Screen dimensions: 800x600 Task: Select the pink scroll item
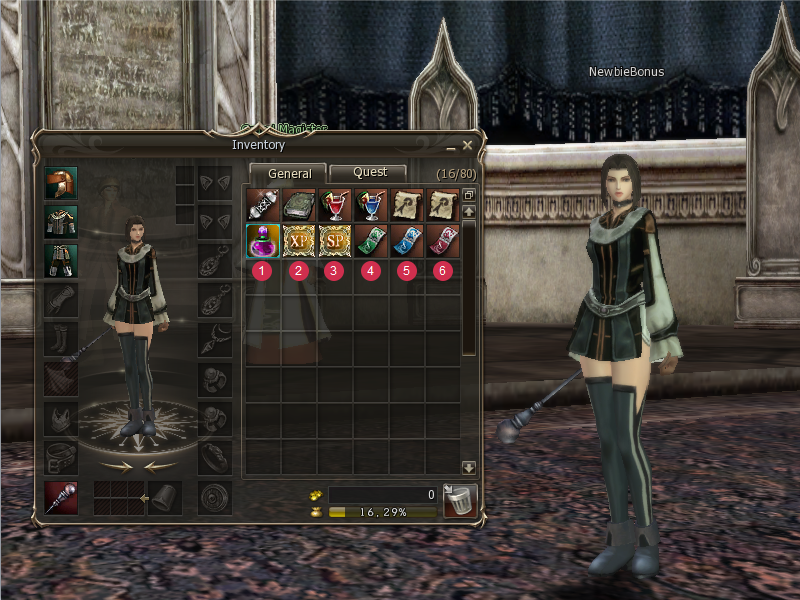click(441, 240)
